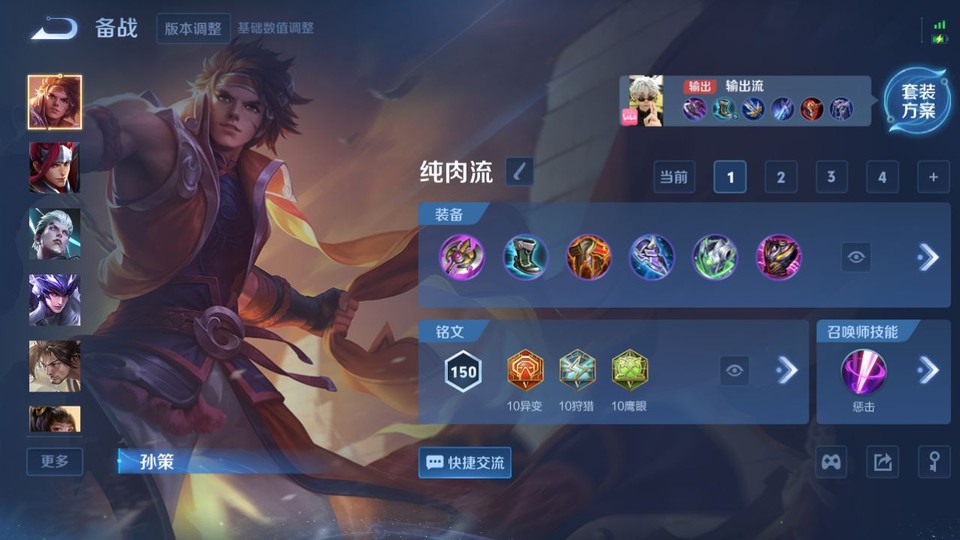The height and width of the screenshot is (540, 960).
Task: Open the 版本调整 panel
Action: coord(193,28)
